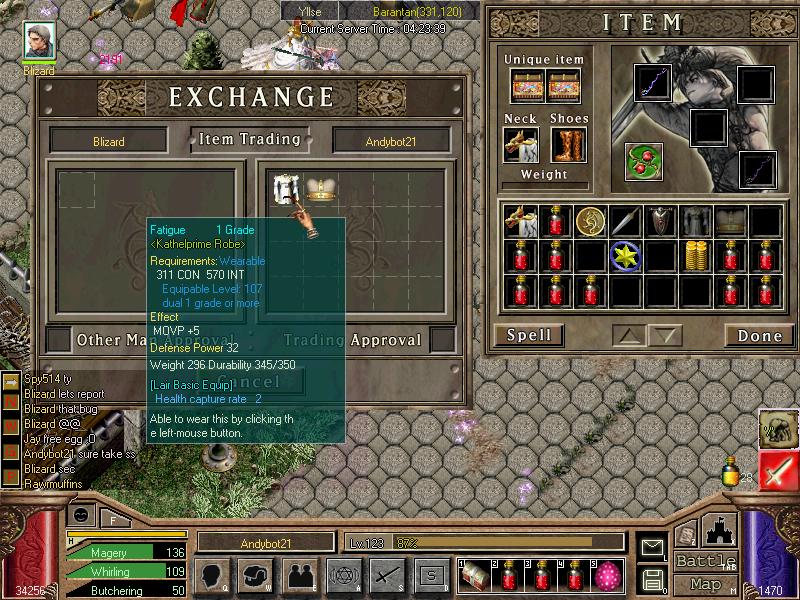The image size is (800, 600).
Task: Toggle Battle mode
Action: [x=705, y=561]
